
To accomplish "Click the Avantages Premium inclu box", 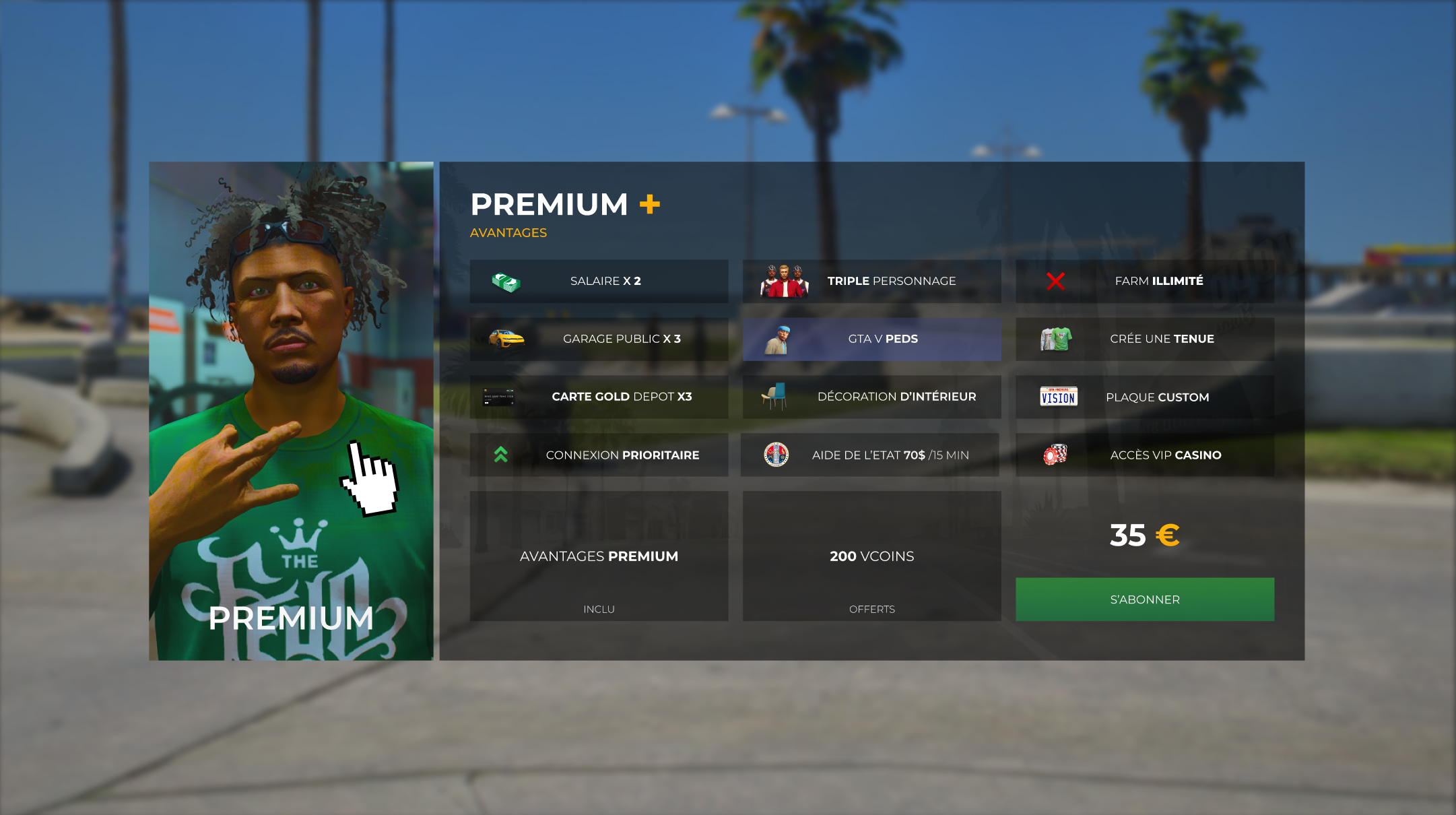I will point(599,556).
